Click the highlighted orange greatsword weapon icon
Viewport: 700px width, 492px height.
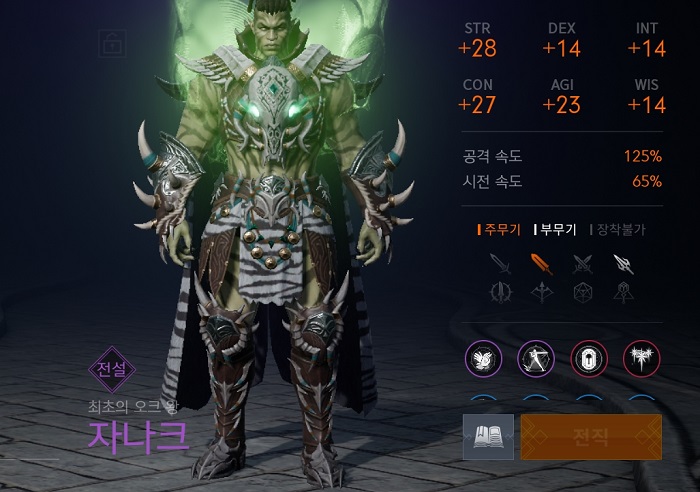[540, 264]
